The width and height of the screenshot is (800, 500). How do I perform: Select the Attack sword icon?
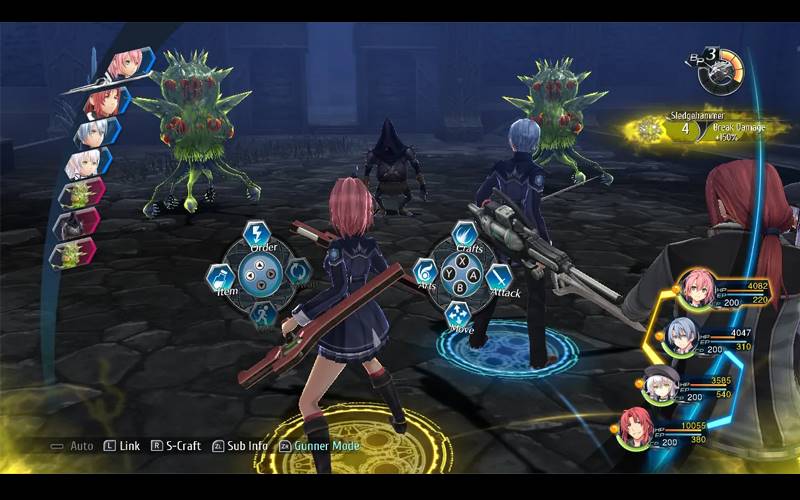pos(499,277)
